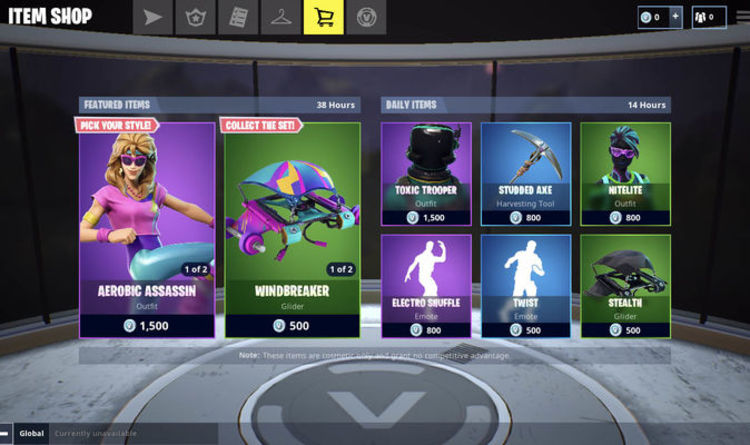Open the Challenges checklist tab
Viewport: 750px width, 445px height.
pos(238,17)
